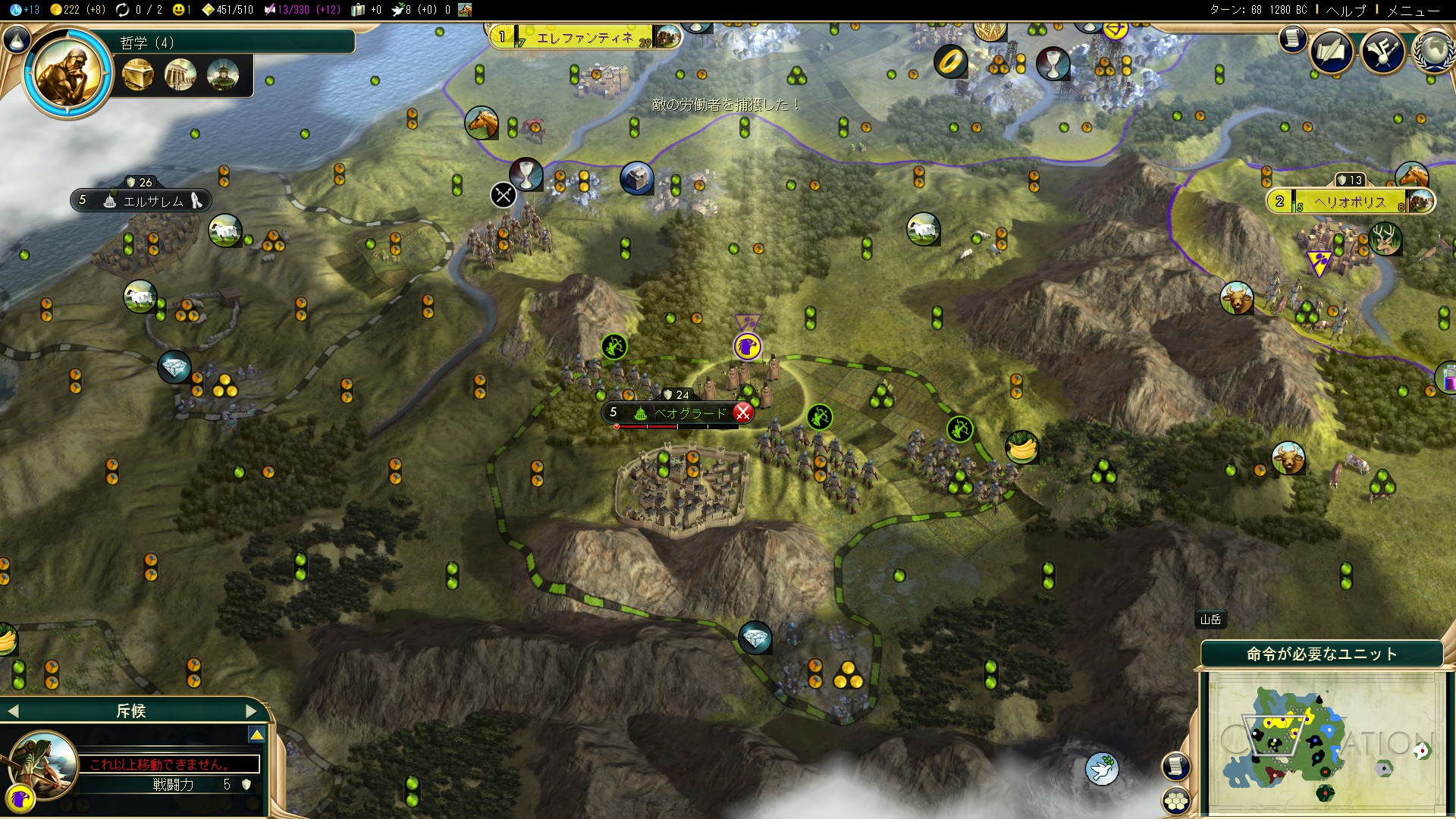Open the music note advisor button
The width and height of the screenshot is (1456, 819).
tap(1383, 52)
